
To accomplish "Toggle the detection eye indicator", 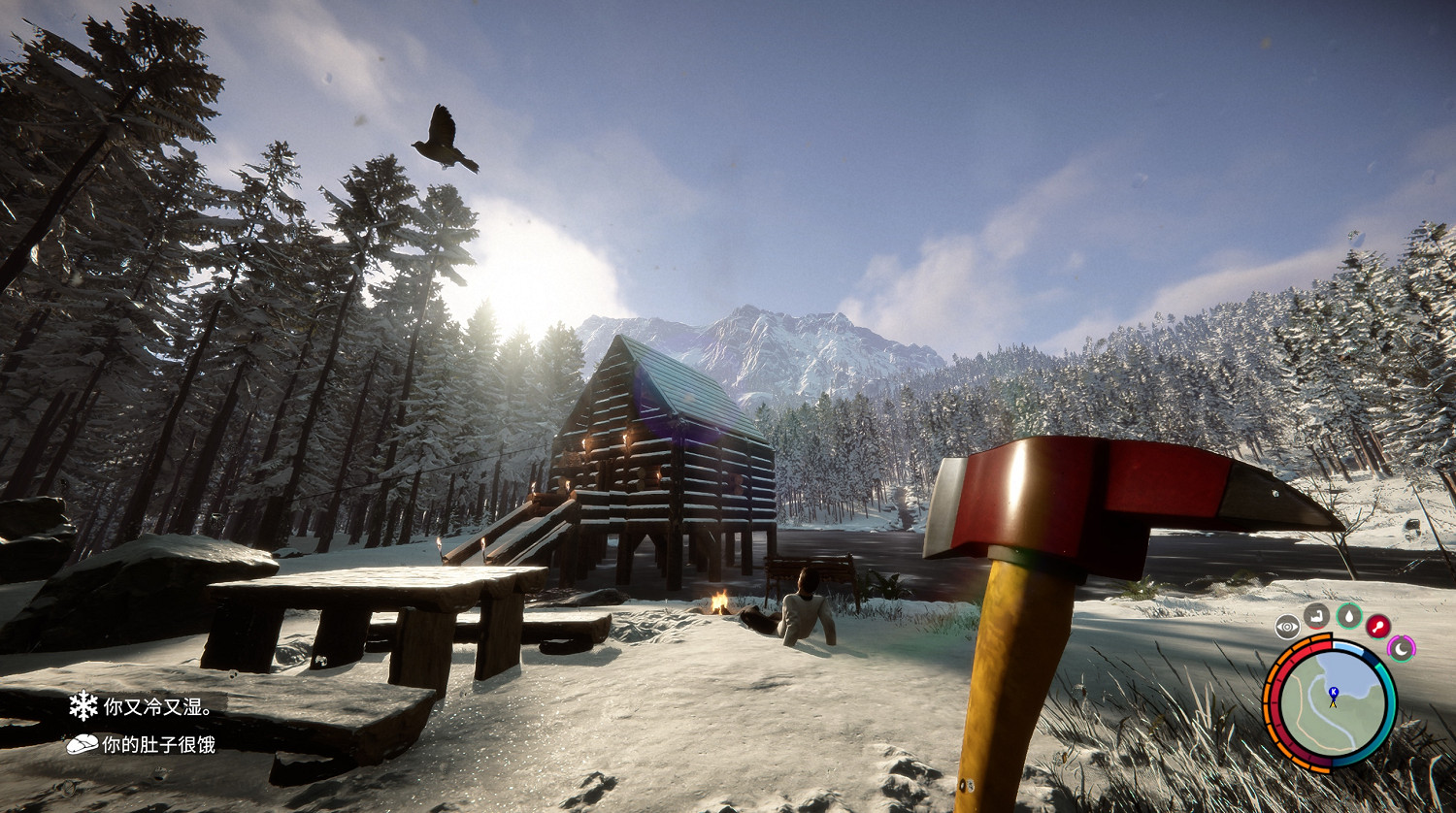I will (1287, 625).
